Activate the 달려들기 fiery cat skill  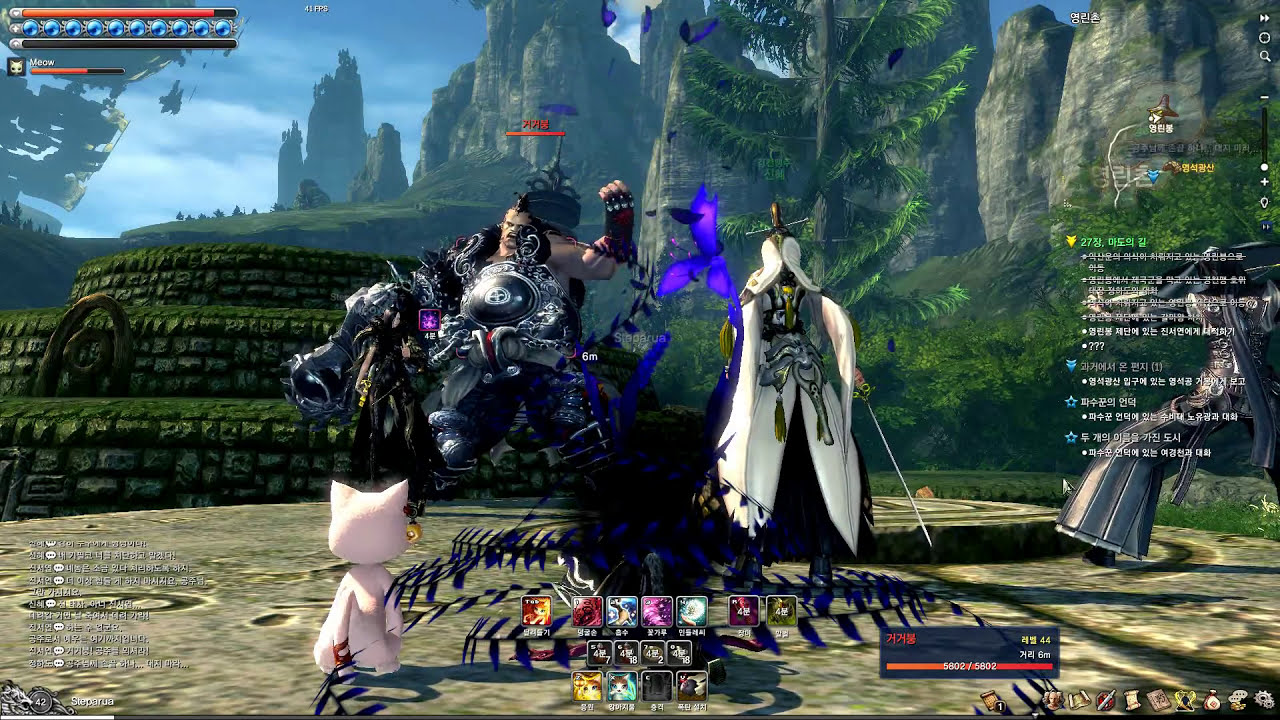(x=536, y=611)
